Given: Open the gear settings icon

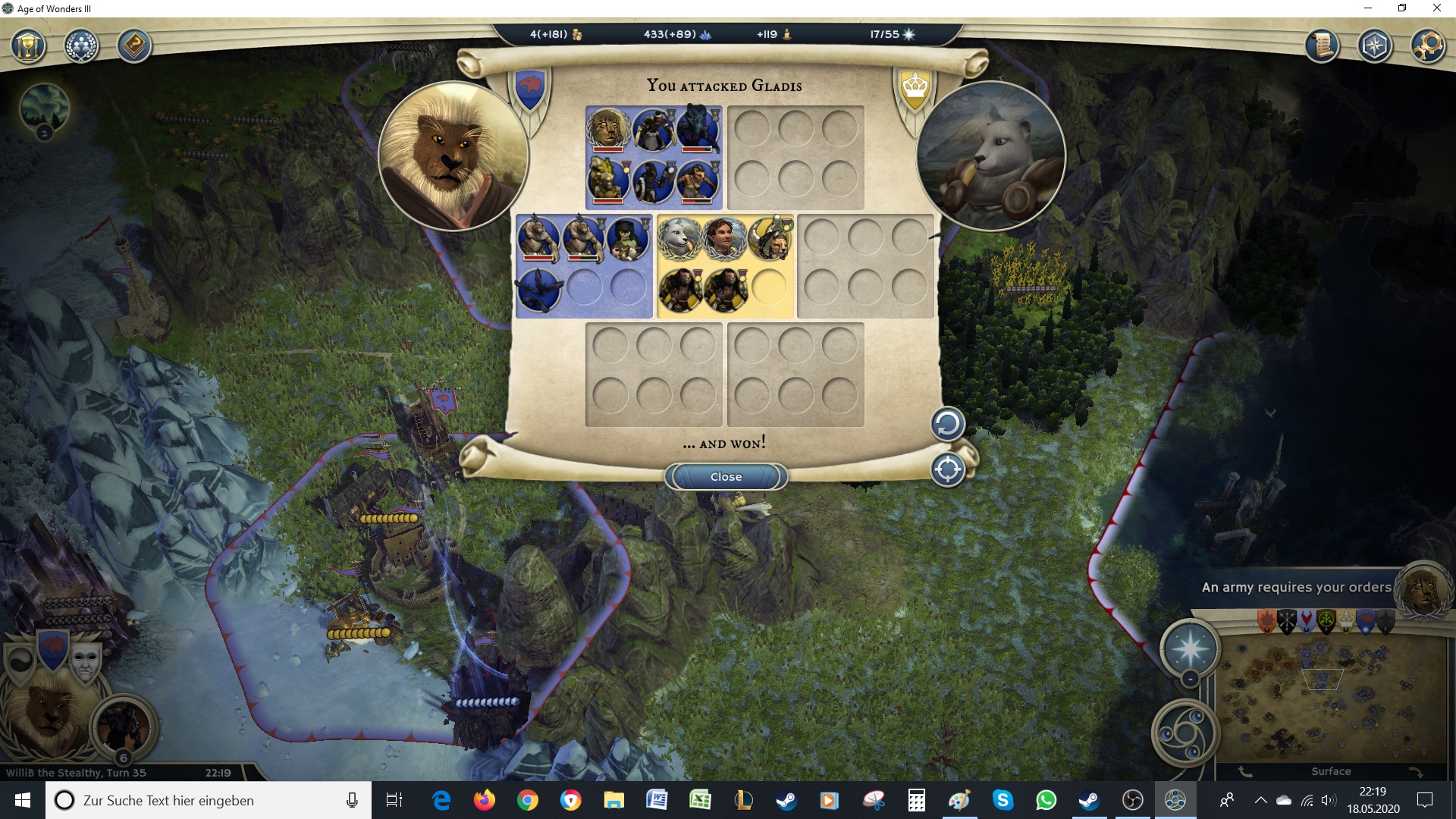Looking at the screenshot, I should 1427,46.
